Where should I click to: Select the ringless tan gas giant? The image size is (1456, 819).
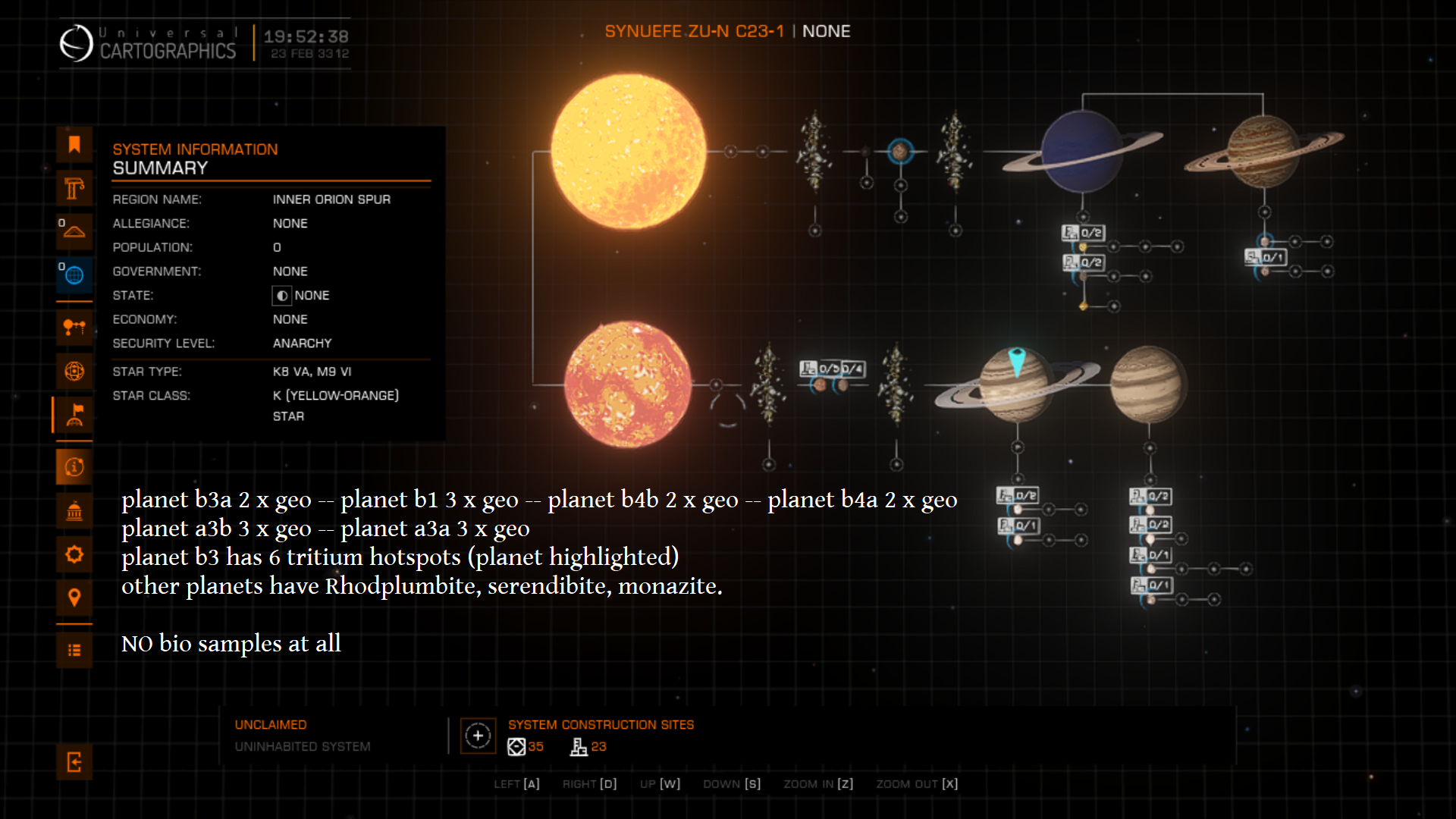pos(1148,384)
